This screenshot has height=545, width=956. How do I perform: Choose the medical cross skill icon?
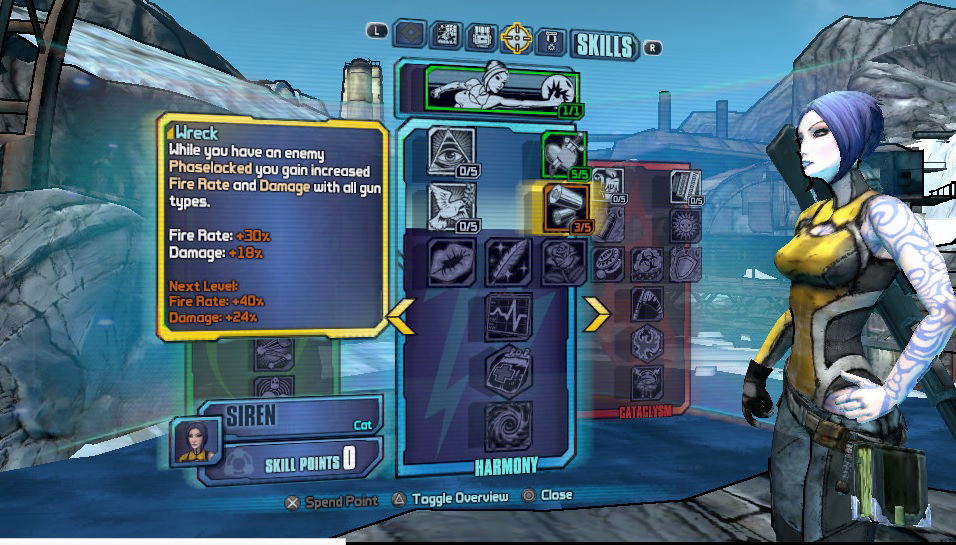click(508, 371)
